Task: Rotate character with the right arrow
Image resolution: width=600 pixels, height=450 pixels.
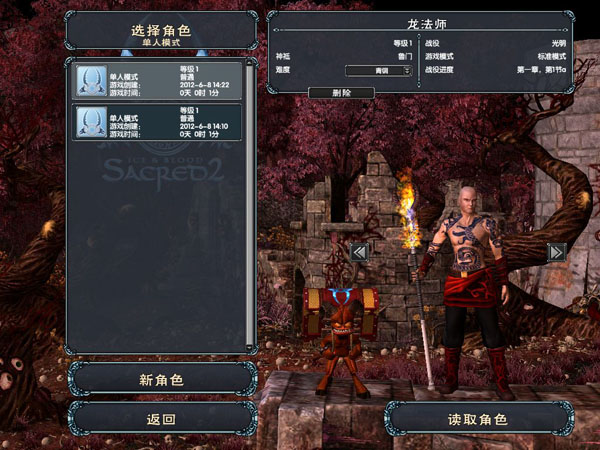Action: point(557,251)
